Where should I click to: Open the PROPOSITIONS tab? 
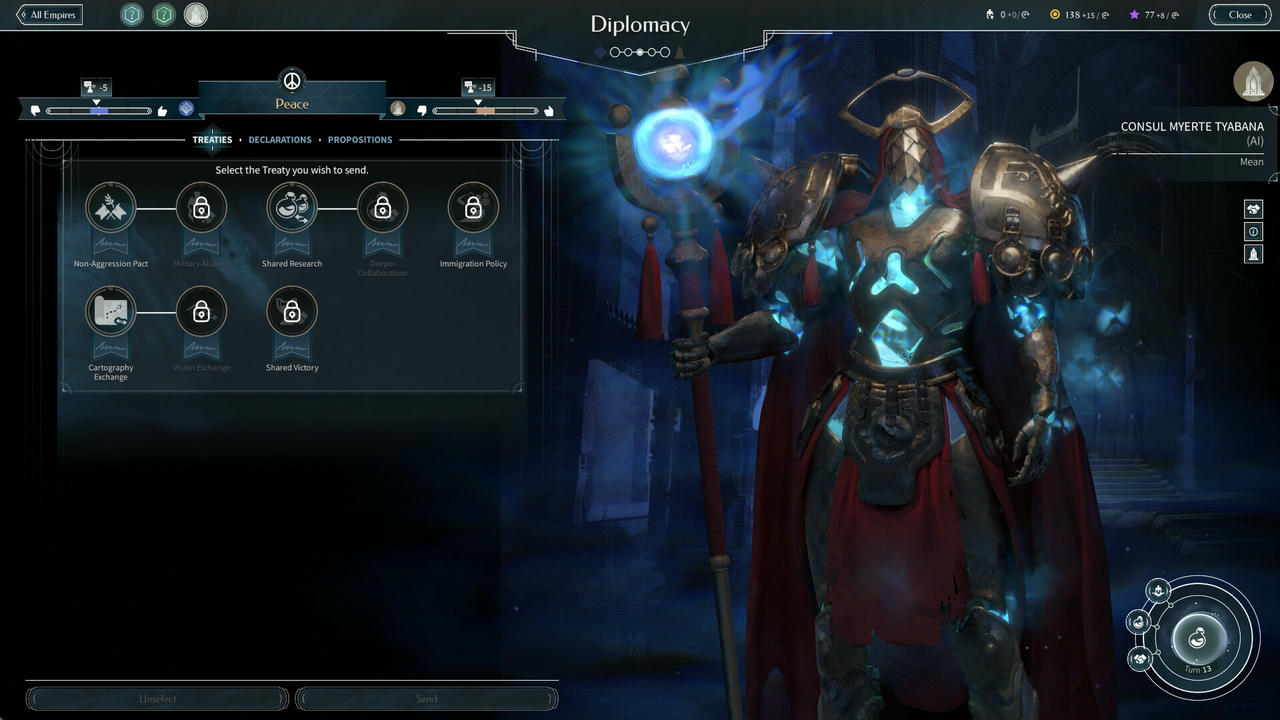[360, 139]
